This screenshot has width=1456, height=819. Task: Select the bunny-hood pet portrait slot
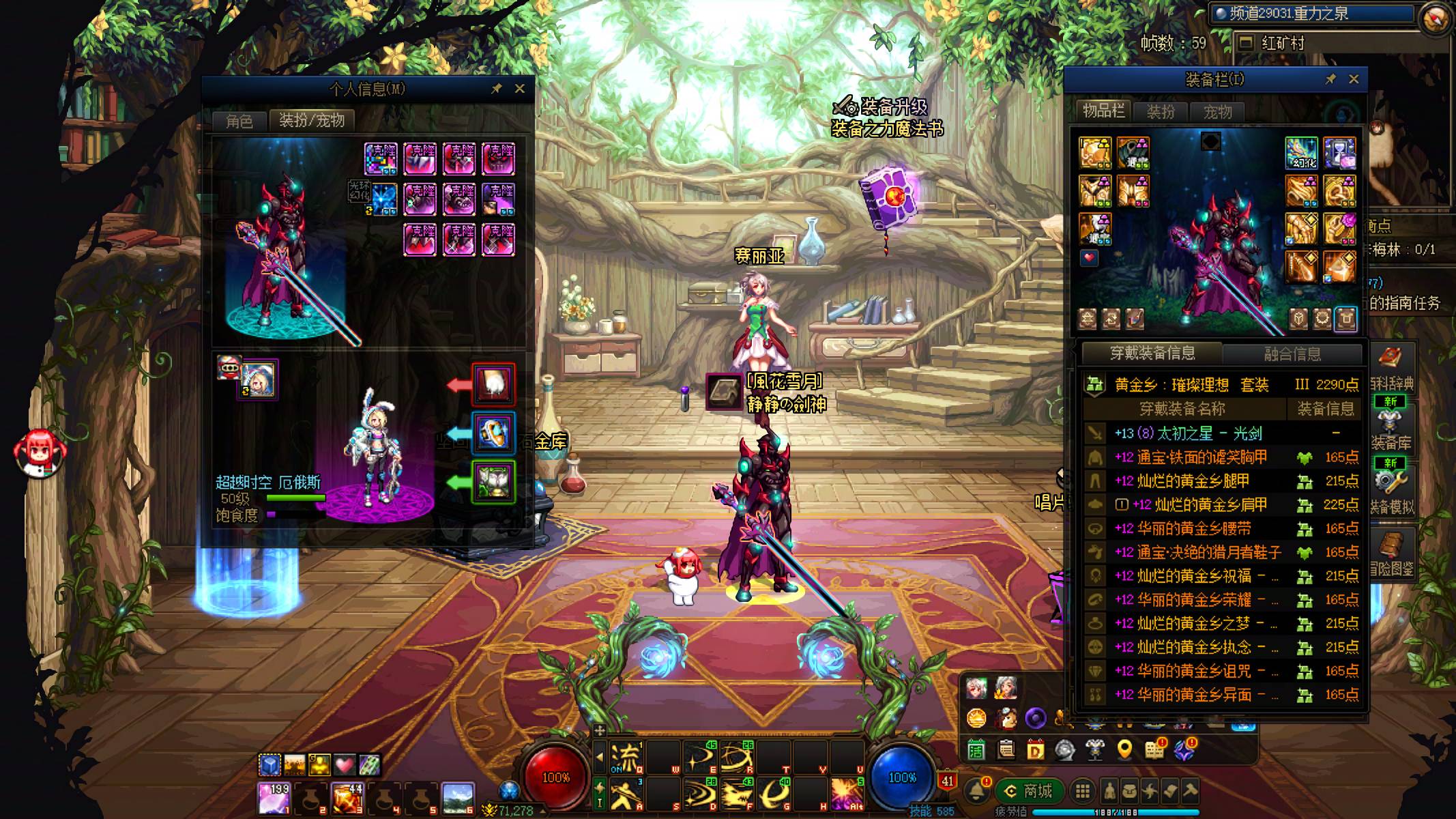[259, 380]
